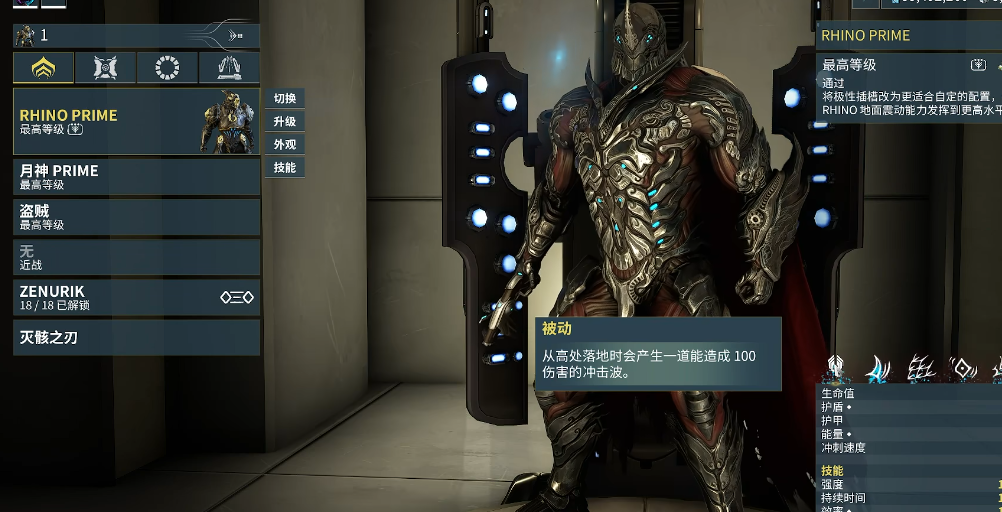Select the passive lotus ability icon
Image resolution: width=1002 pixels, height=512 pixels.
837,368
